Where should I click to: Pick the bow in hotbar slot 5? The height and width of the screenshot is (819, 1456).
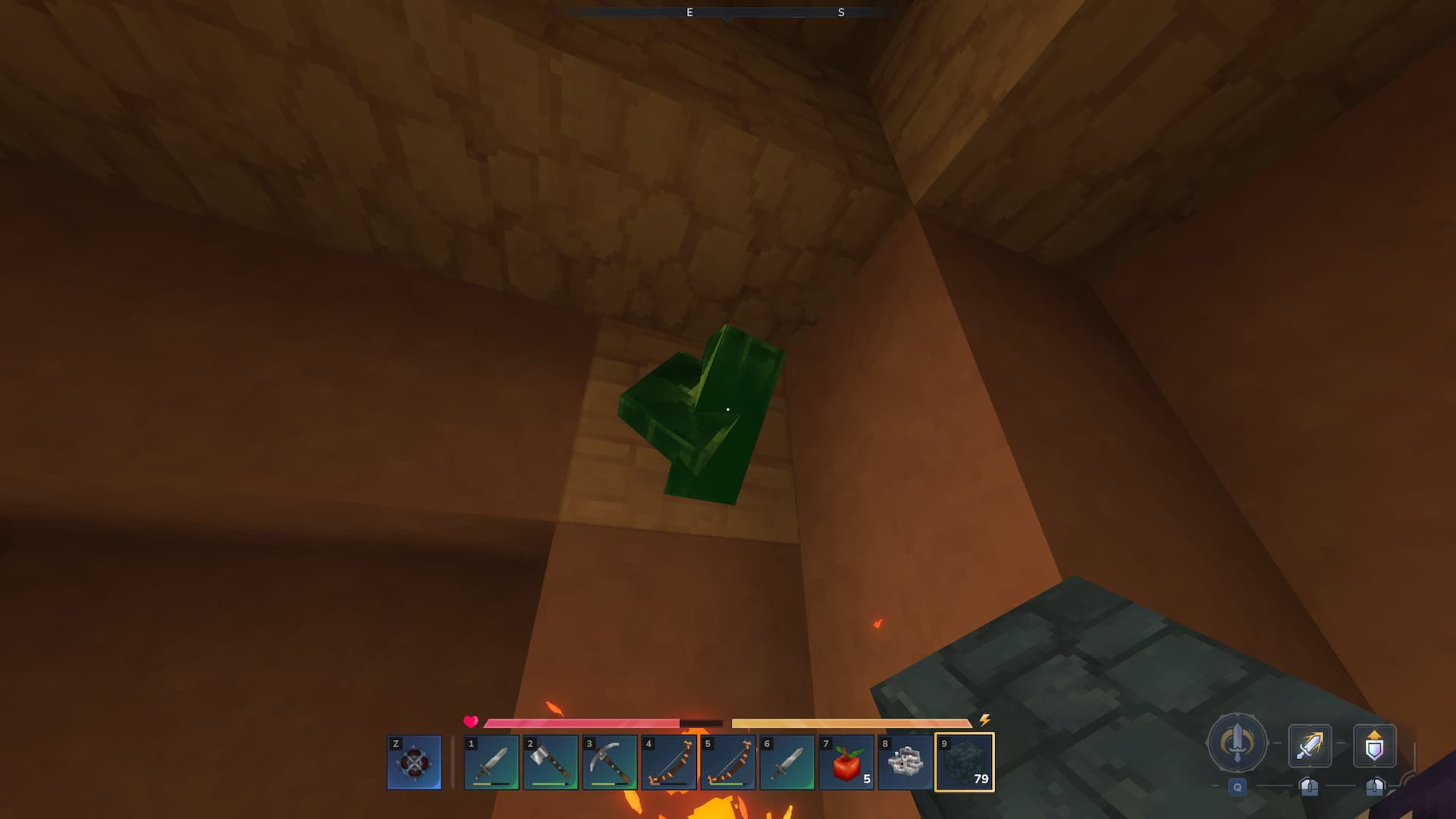pyautogui.click(x=728, y=762)
